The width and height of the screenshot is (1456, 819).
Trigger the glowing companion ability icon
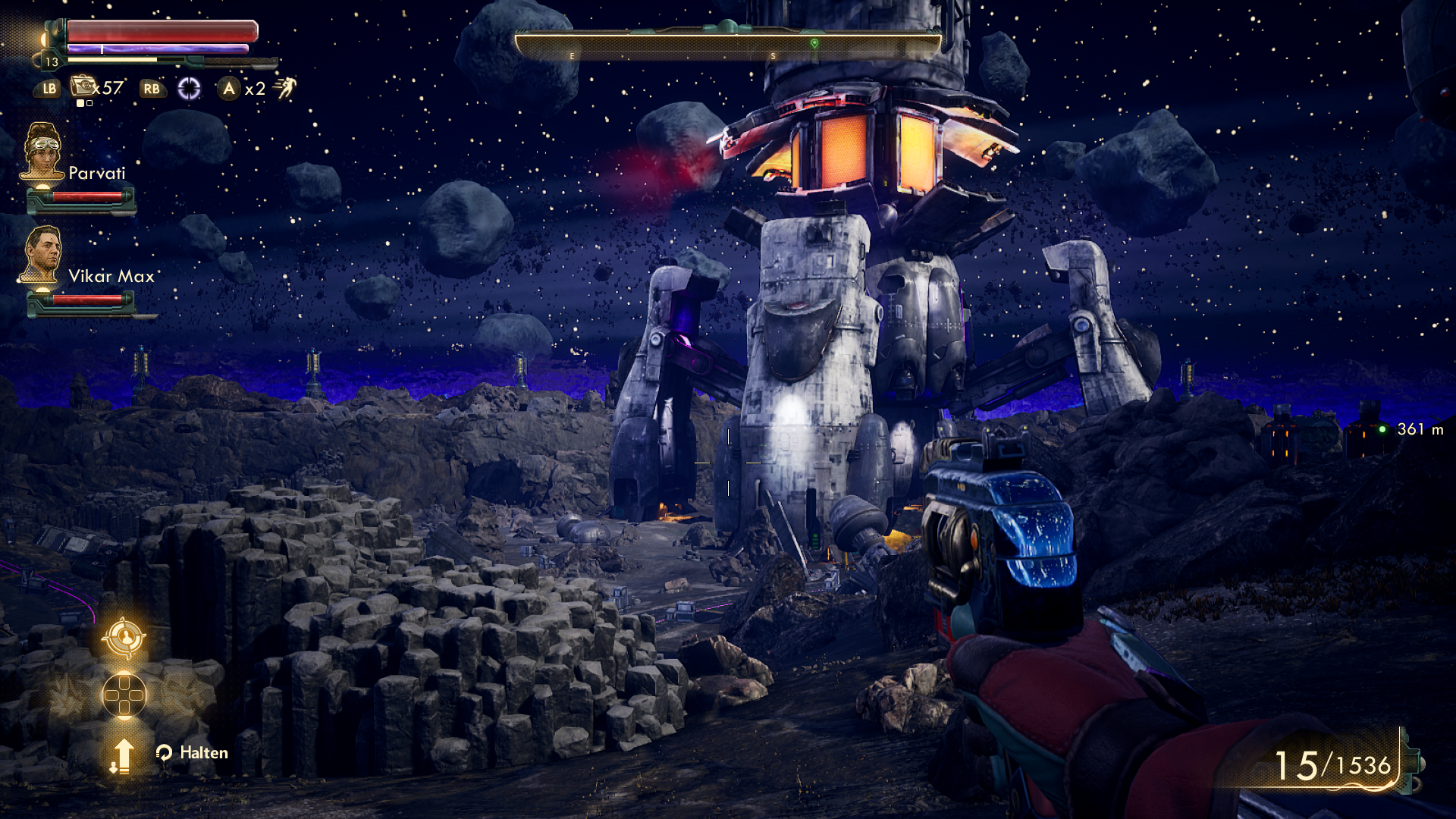[124, 637]
